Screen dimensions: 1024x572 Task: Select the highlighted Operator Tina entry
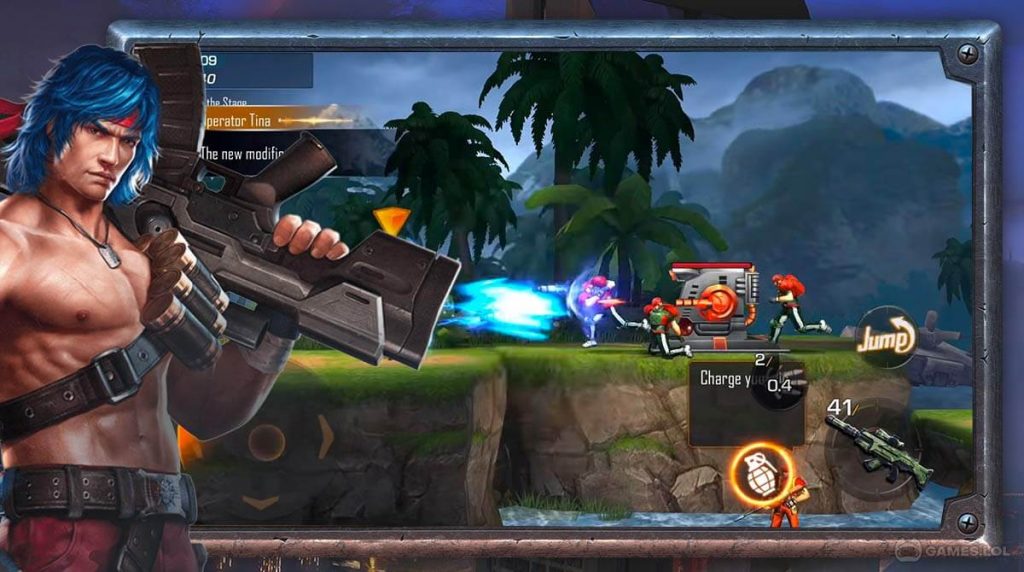pos(282,118)
